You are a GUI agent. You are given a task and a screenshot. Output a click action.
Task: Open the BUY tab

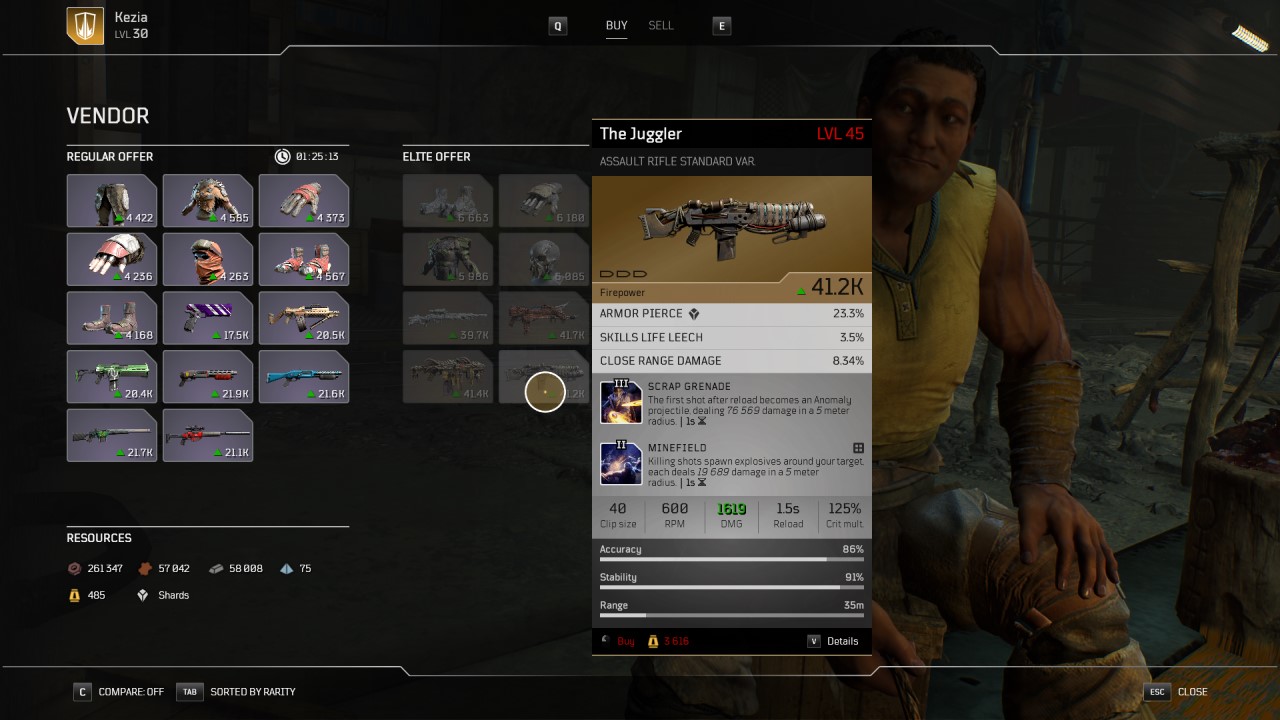click(x=617, y=26)
